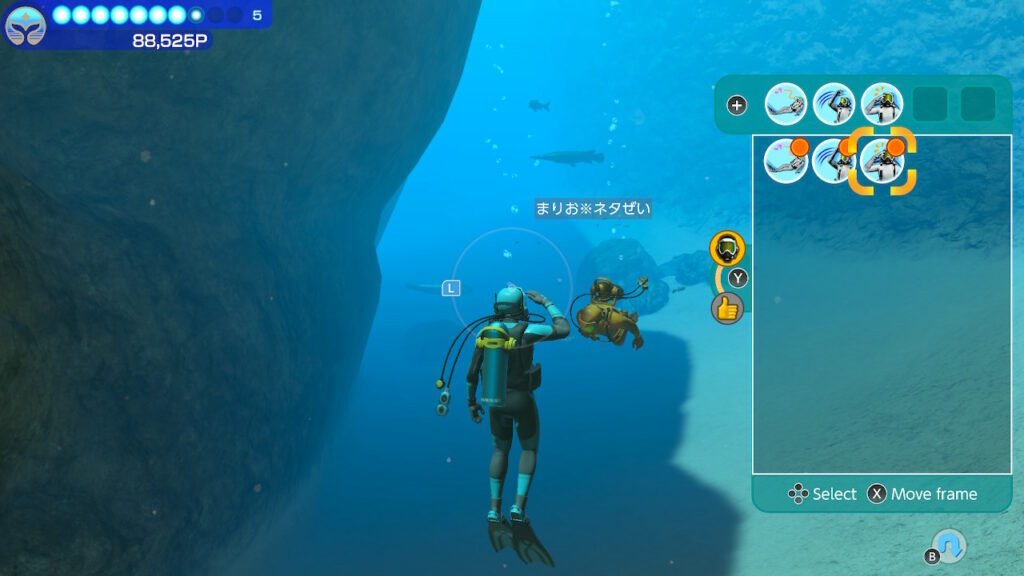1024x576 pixels.
Task: Choose the waving emote in the top shortcut bar
Action: [x=834, y=104]
